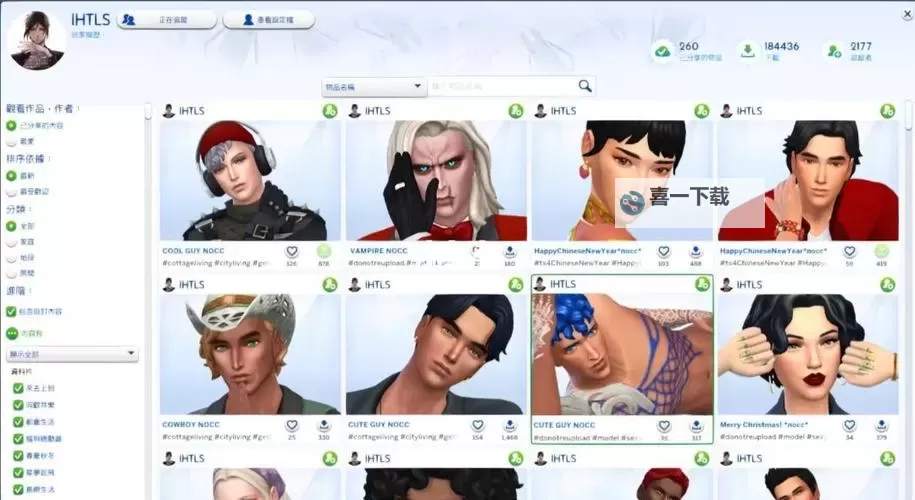This screenshot has height=500, width=915.
Task: Like the COOL GUY NOCC heart icon
Action: [292, 251]
